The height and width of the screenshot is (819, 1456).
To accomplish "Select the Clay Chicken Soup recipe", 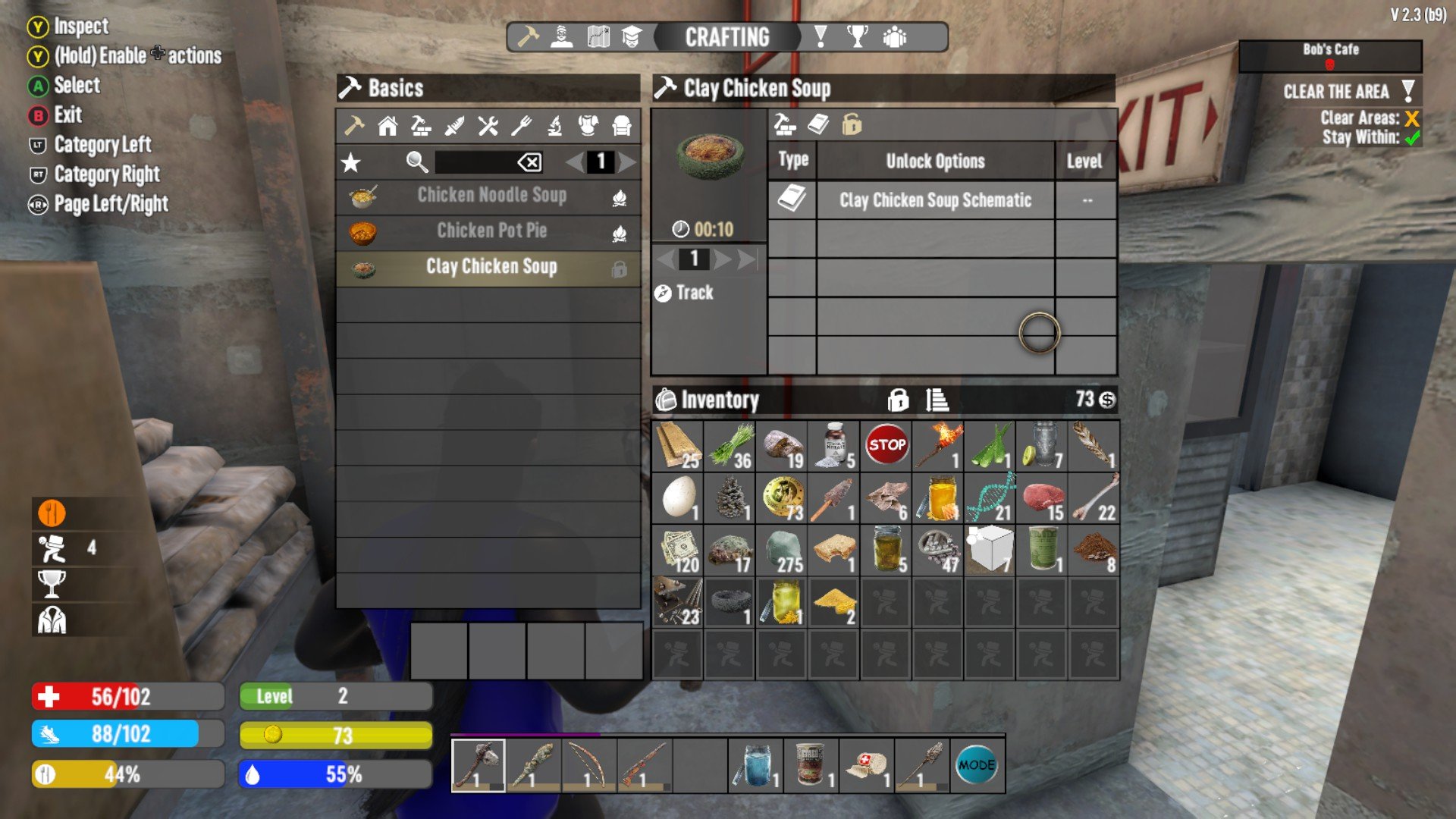I will point(491,267).
